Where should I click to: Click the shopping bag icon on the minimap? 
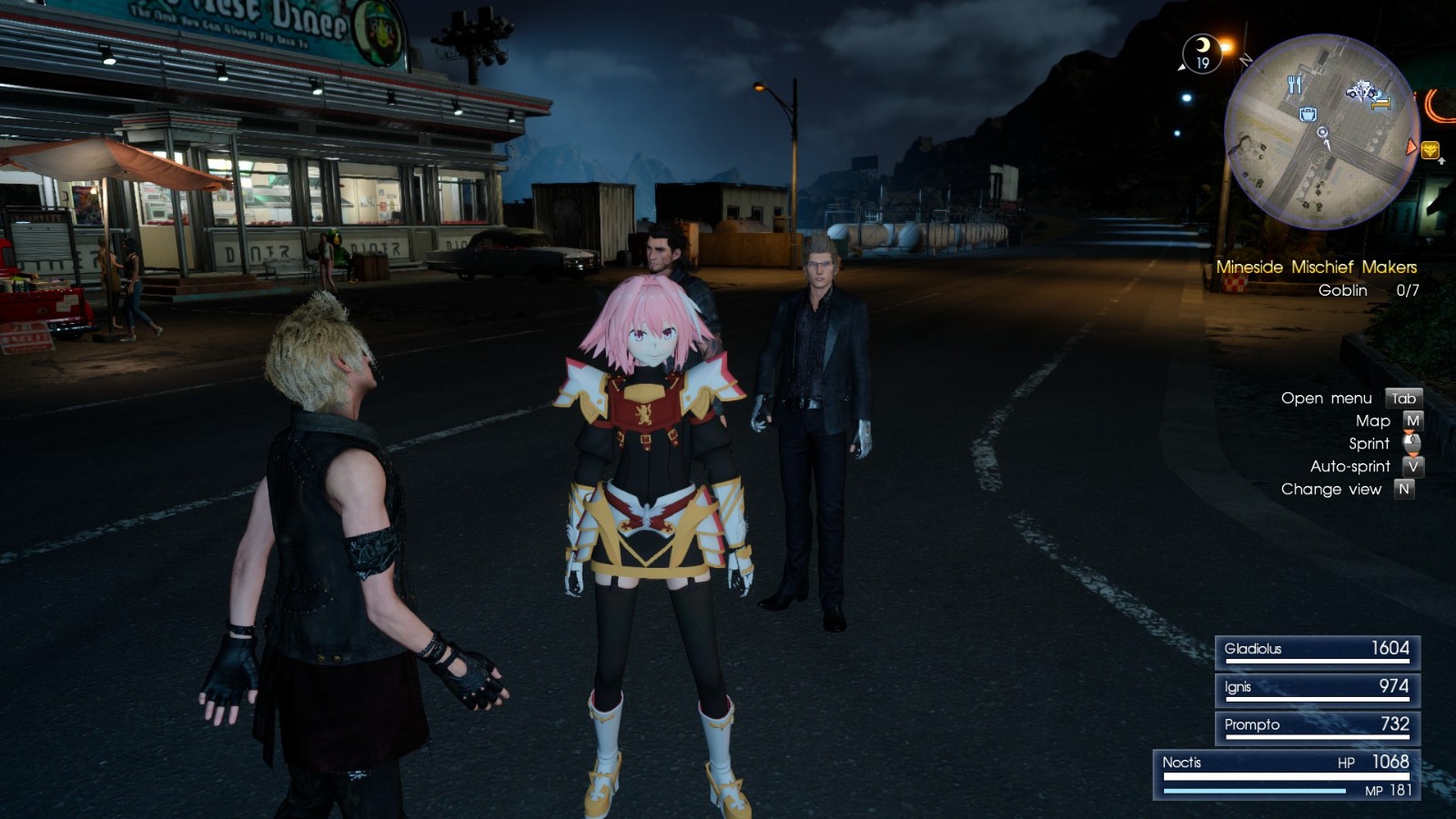1308,115
